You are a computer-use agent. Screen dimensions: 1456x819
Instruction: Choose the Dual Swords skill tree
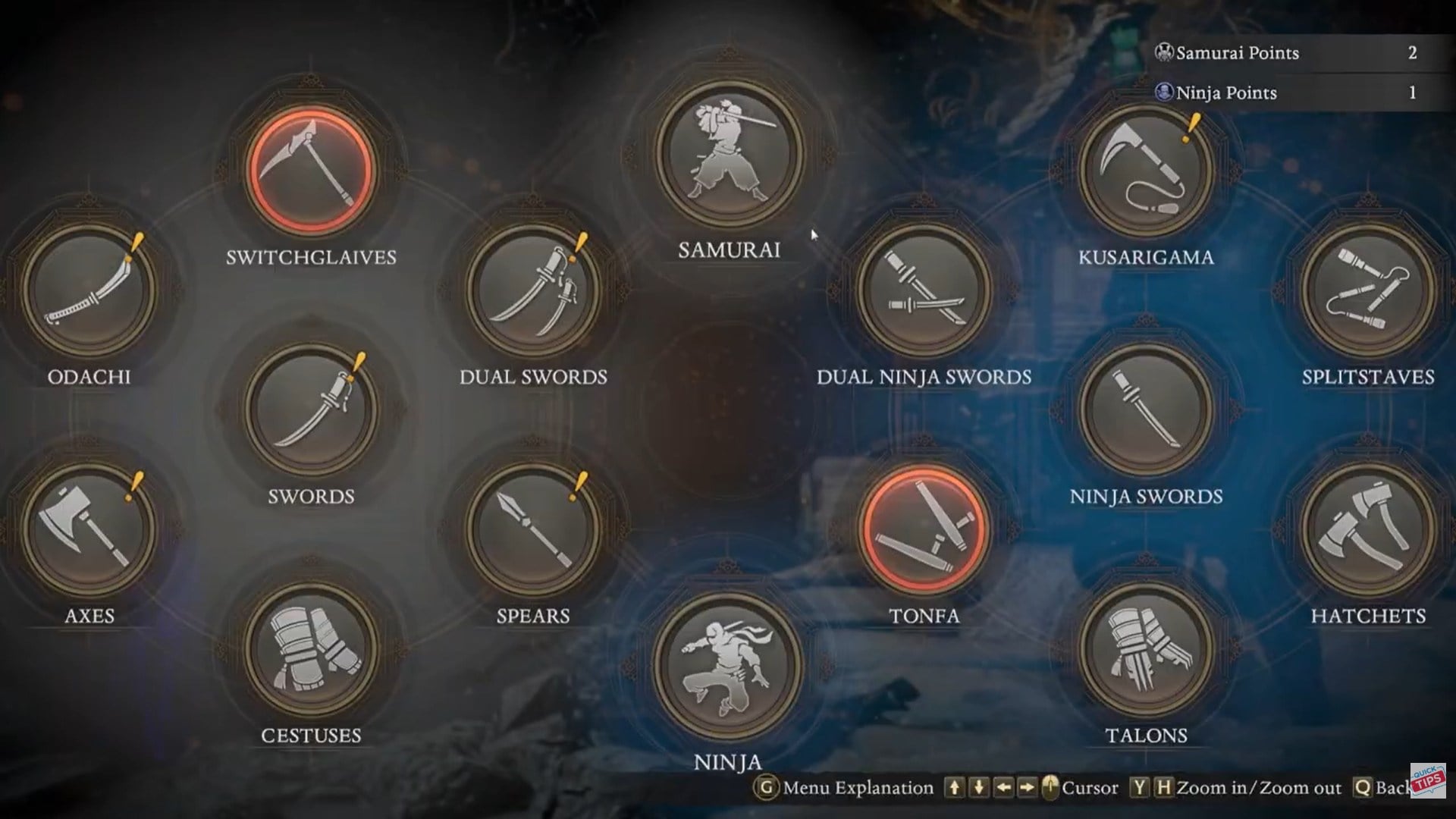[533, 289]
